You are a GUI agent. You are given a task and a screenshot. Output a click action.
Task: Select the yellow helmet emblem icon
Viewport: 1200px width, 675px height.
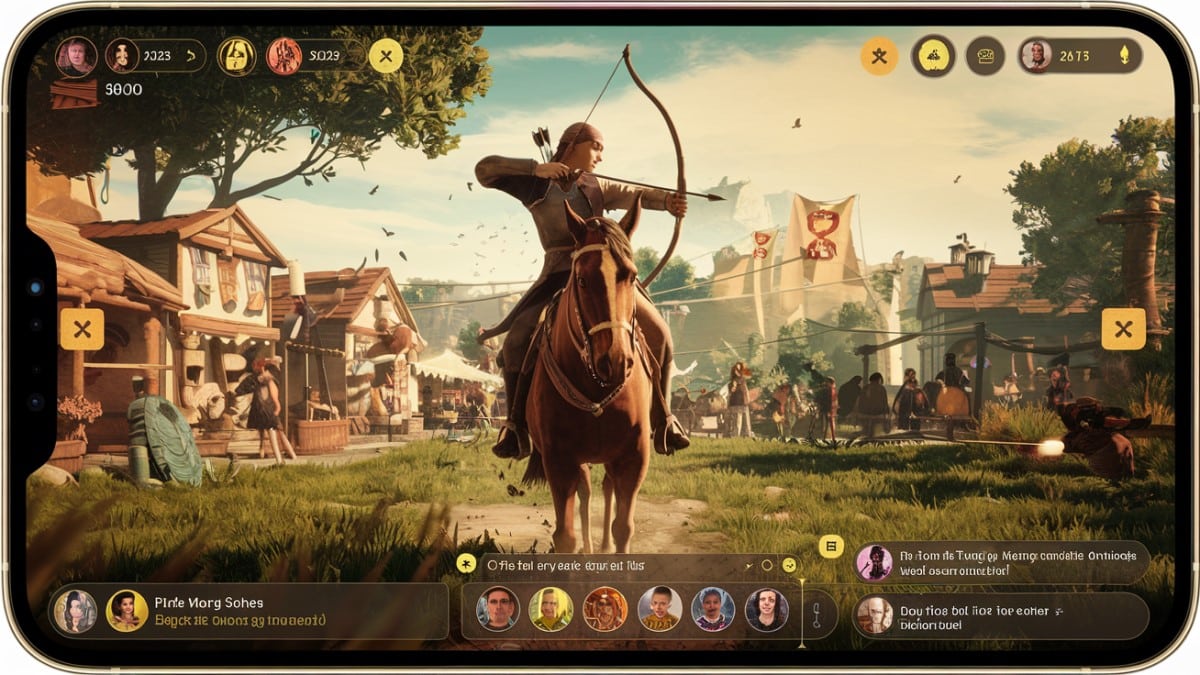tap(237, 56)
